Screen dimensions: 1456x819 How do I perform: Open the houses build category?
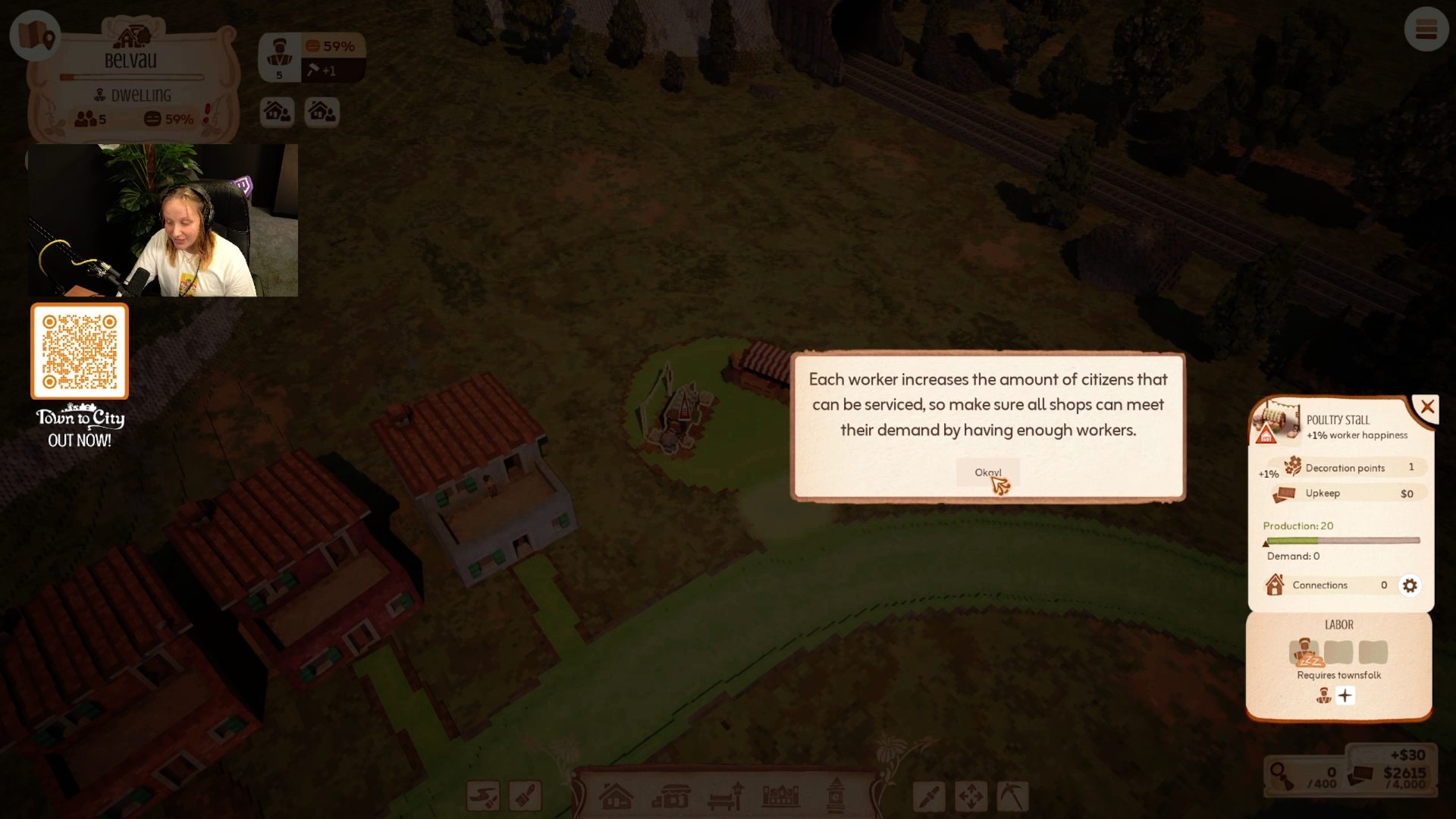616,797
